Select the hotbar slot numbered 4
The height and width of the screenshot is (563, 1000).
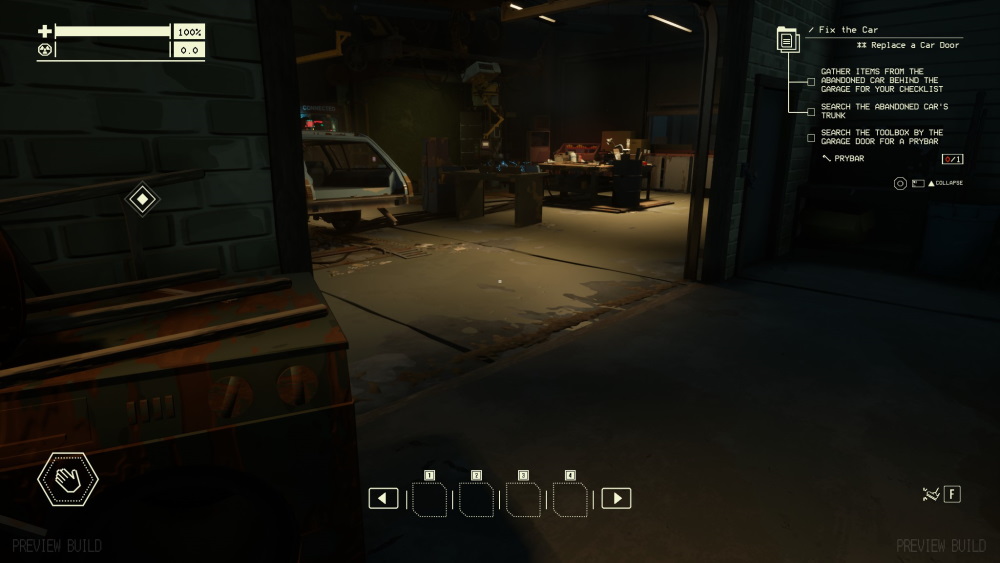(x=570, y=499)
